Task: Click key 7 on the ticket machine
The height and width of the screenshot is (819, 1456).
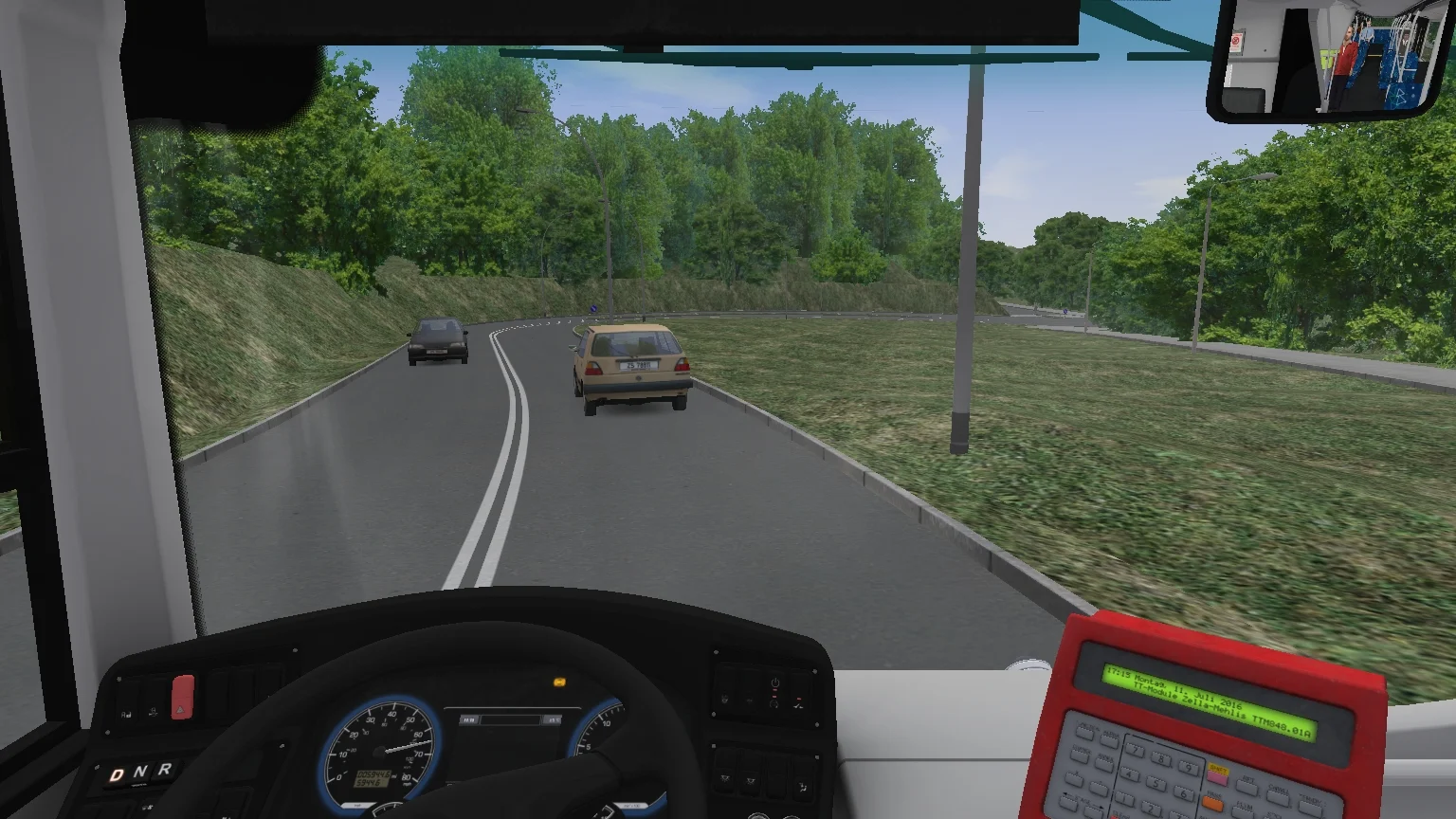Action: tap(1135, 750)
